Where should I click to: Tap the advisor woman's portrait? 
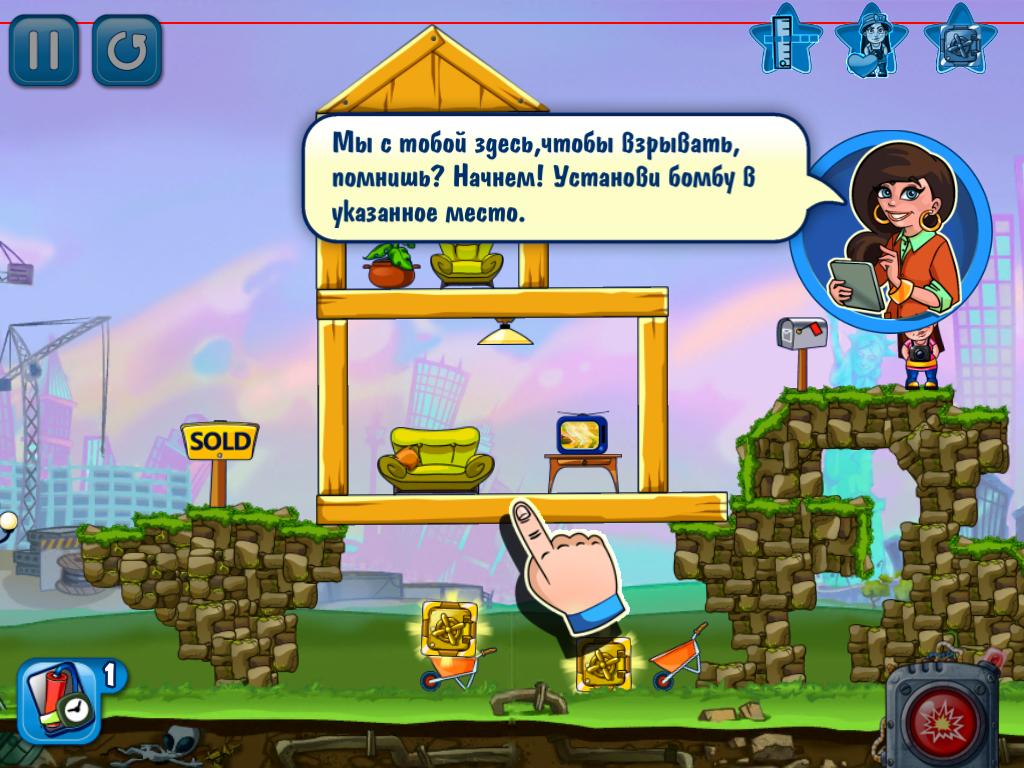pyautogui.click(x=892, y=232)
